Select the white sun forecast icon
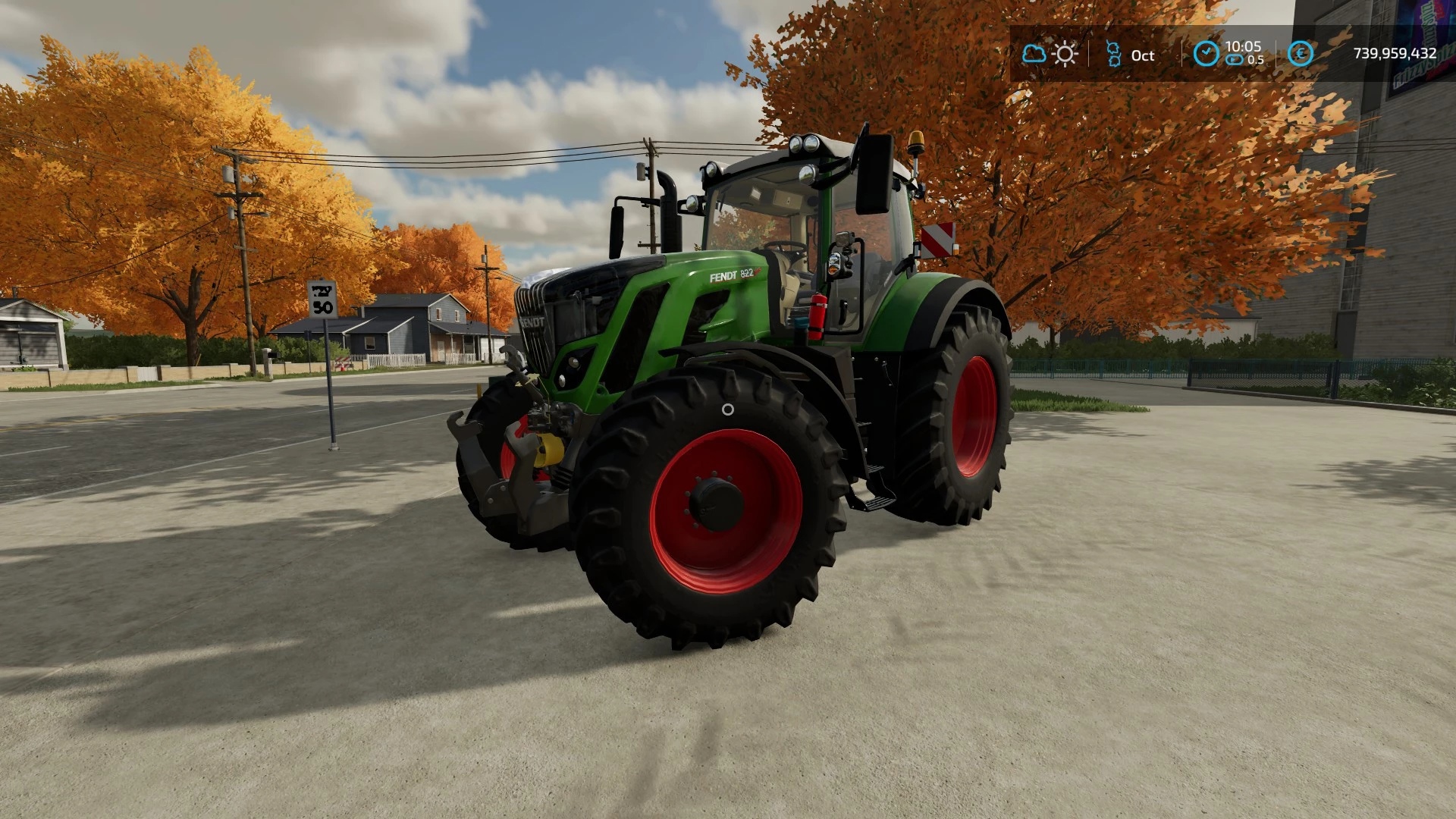Screen dimensions: 1456x819 pos(1065,54)
